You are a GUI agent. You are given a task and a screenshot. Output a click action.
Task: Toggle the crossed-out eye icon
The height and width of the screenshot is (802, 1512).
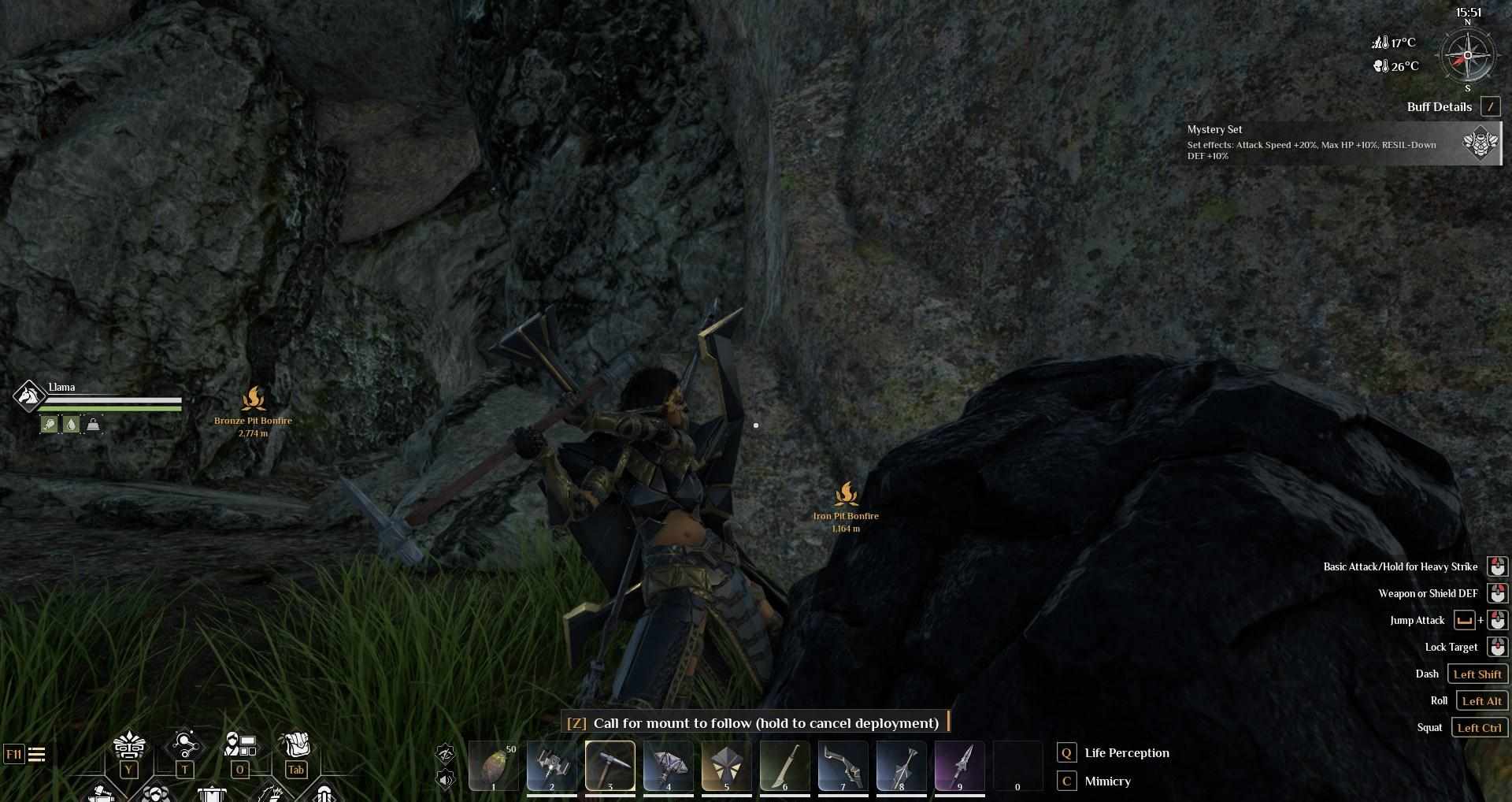[x=446, y=754]
